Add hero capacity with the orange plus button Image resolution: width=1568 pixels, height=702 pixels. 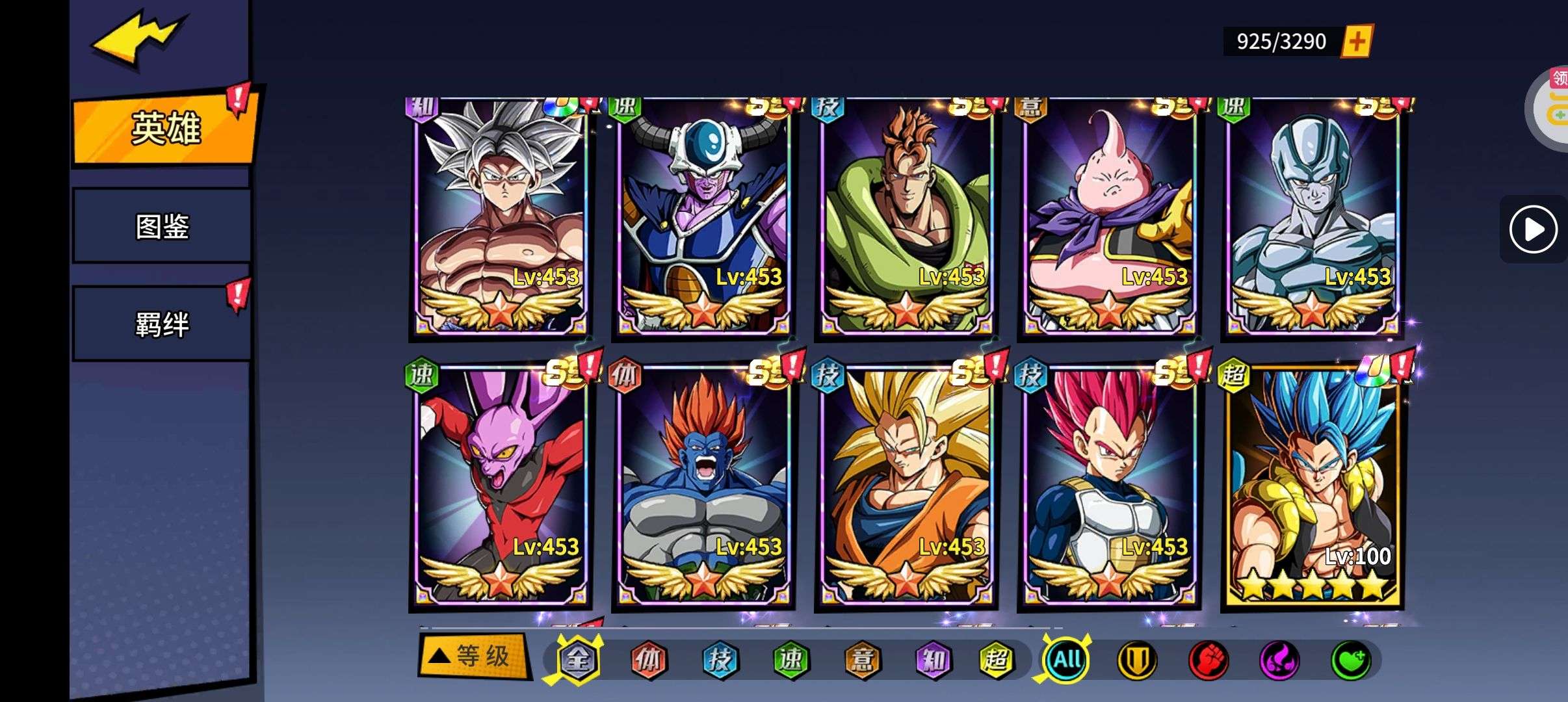(x=1357, y=42)
